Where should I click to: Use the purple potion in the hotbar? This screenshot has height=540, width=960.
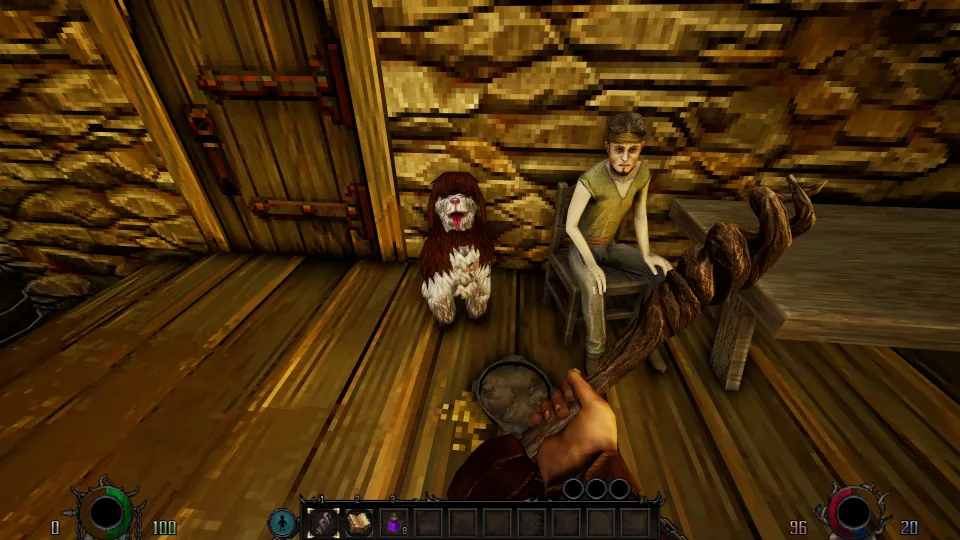393,521
